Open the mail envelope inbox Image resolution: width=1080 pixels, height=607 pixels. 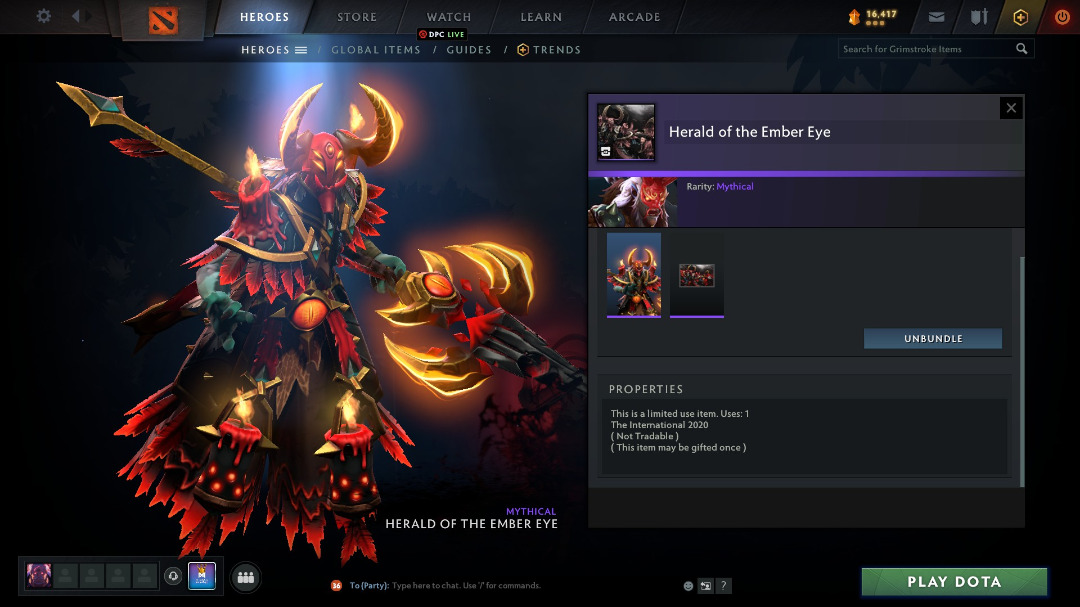936,17
